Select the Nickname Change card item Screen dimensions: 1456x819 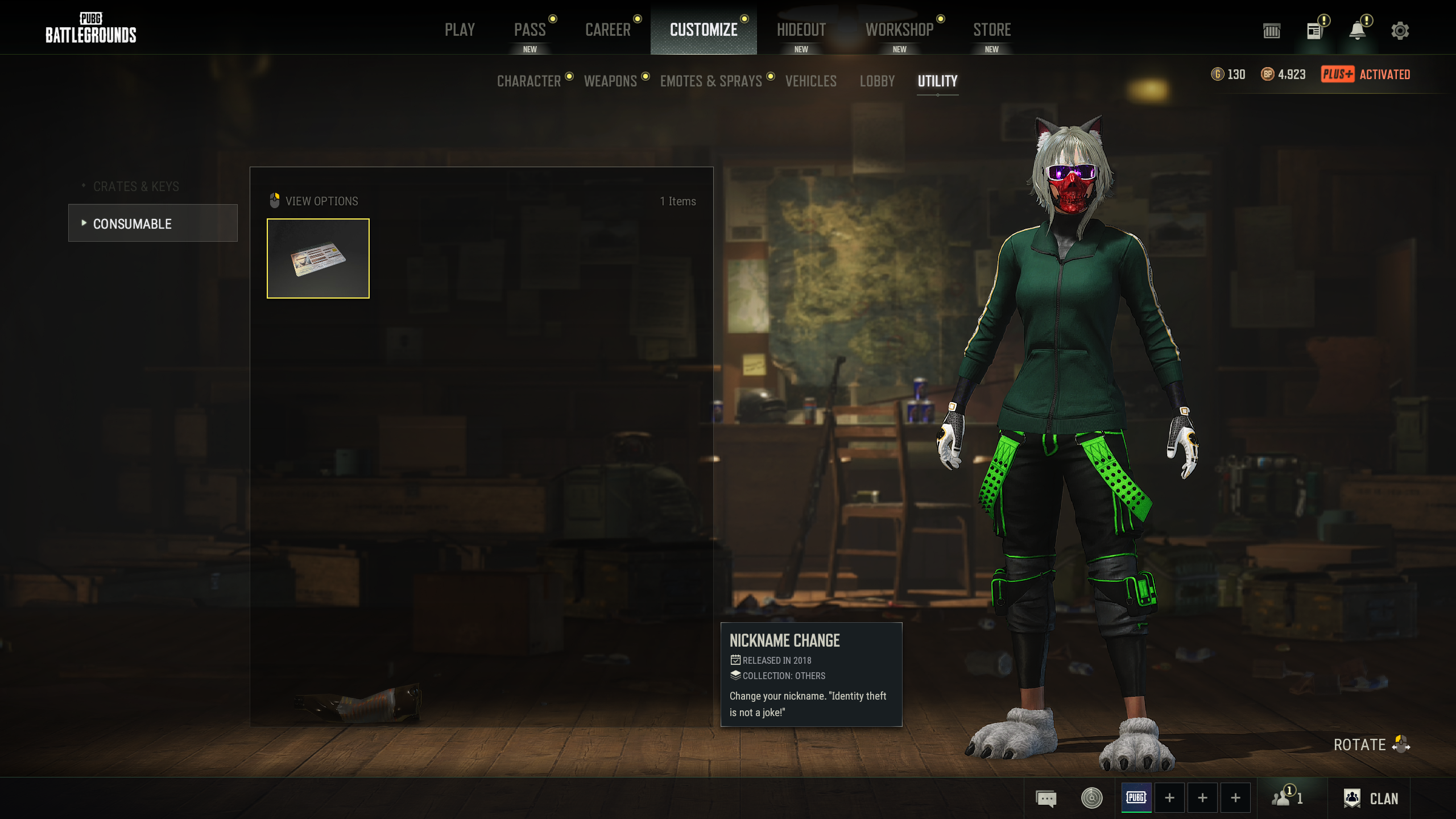[318, 258]
